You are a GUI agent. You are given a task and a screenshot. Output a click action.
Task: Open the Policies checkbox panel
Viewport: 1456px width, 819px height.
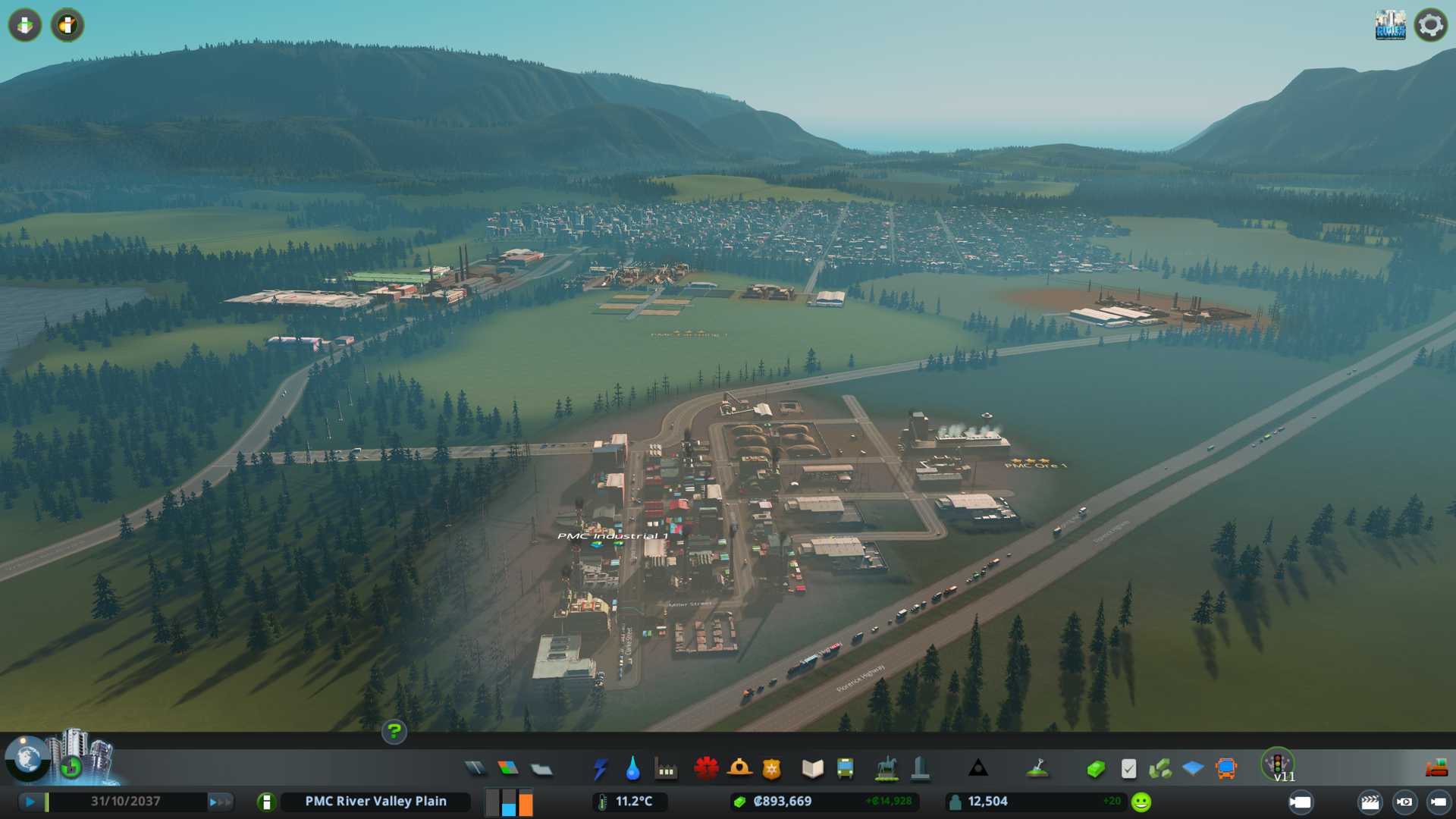[x=1128, y=769]
